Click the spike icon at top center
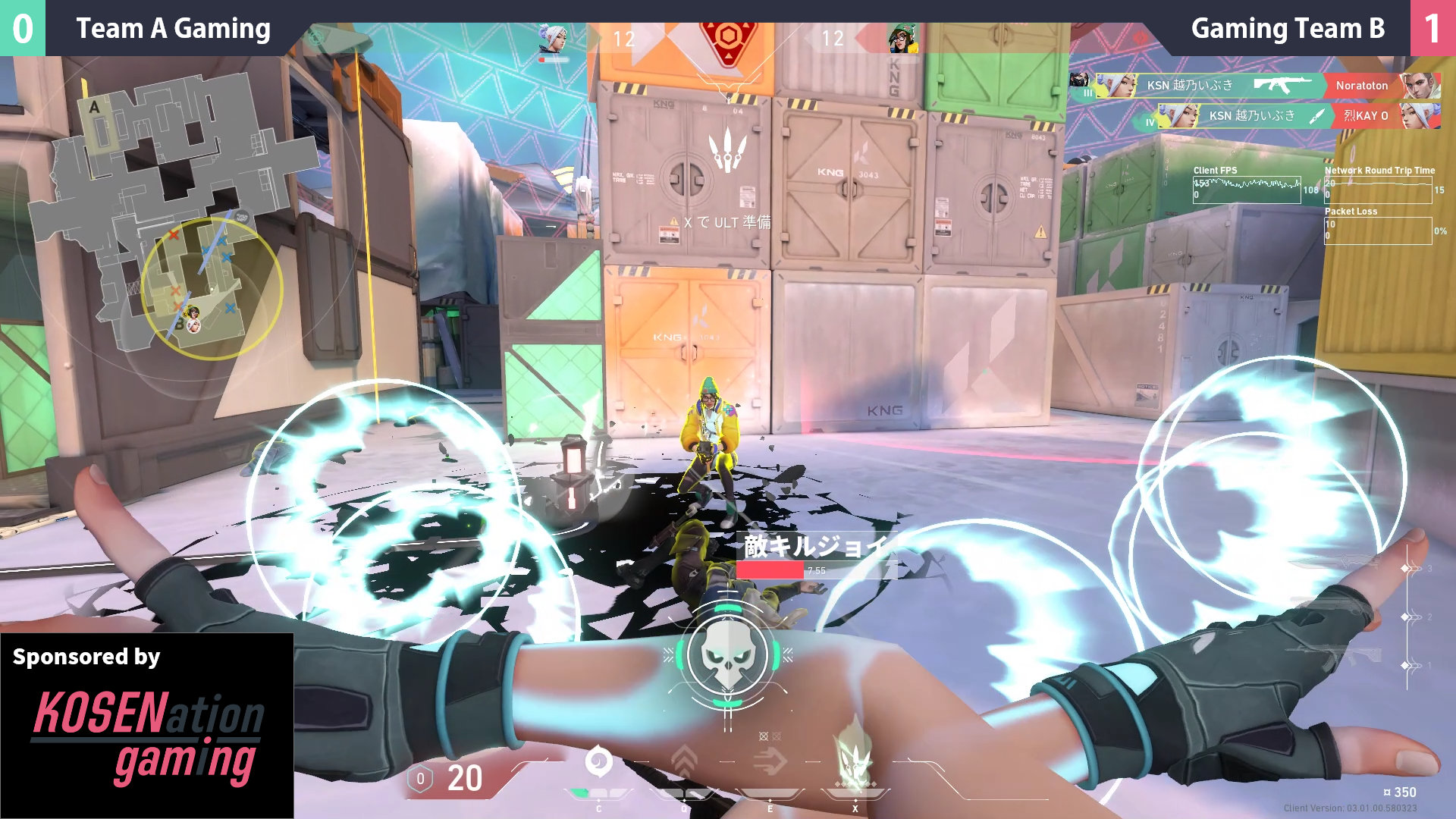This screenshot has width=1456, height=819. coord(728,39)
